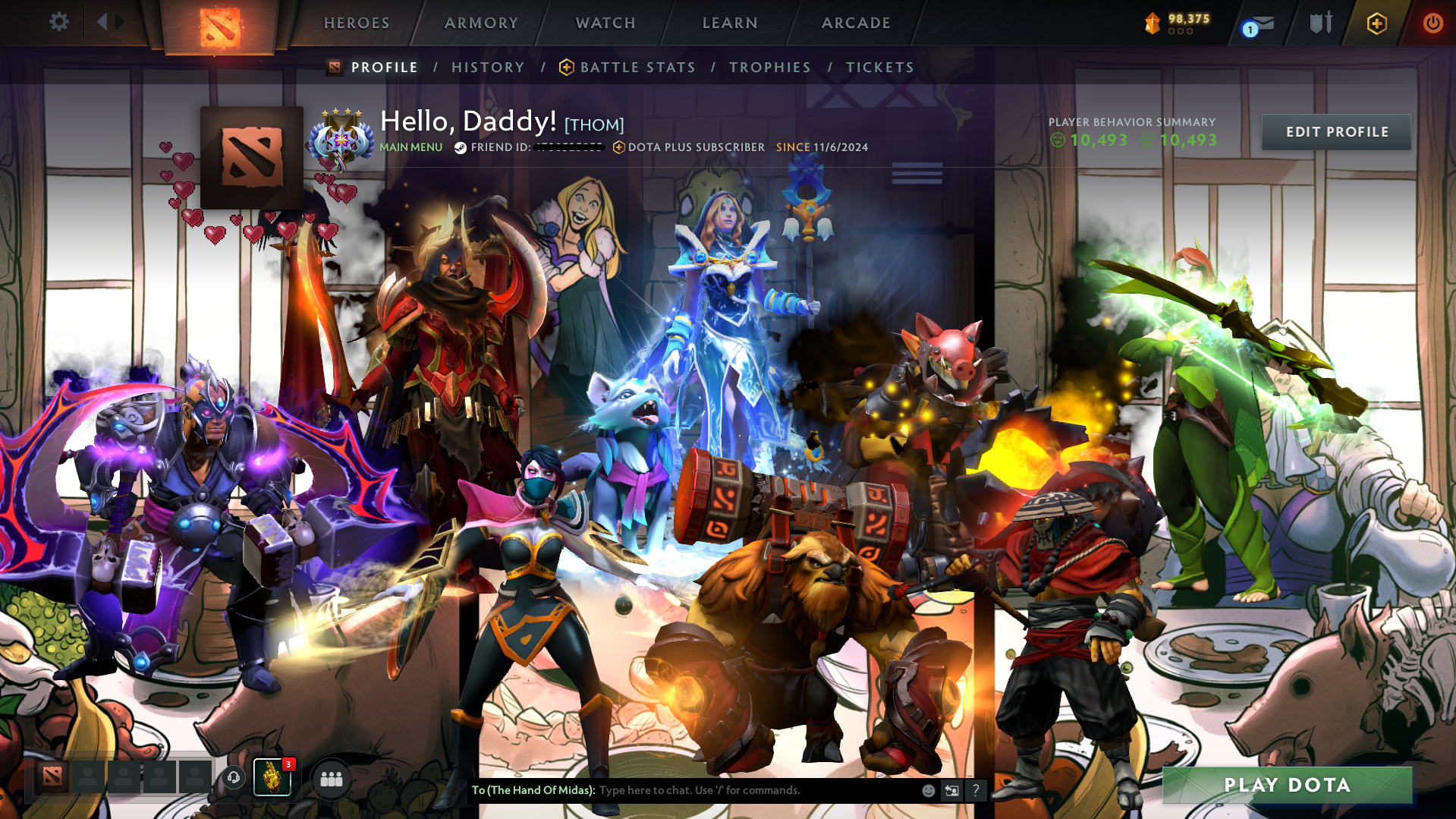Screen dimensions: 1456x819
Task: Open the emoticon picker in chat bar
Action: pos(927,790)
